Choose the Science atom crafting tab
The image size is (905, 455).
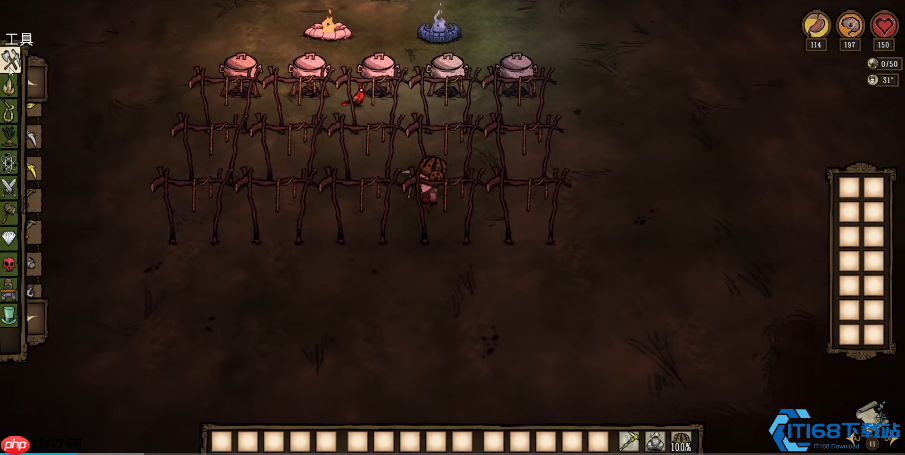point(10,162)
